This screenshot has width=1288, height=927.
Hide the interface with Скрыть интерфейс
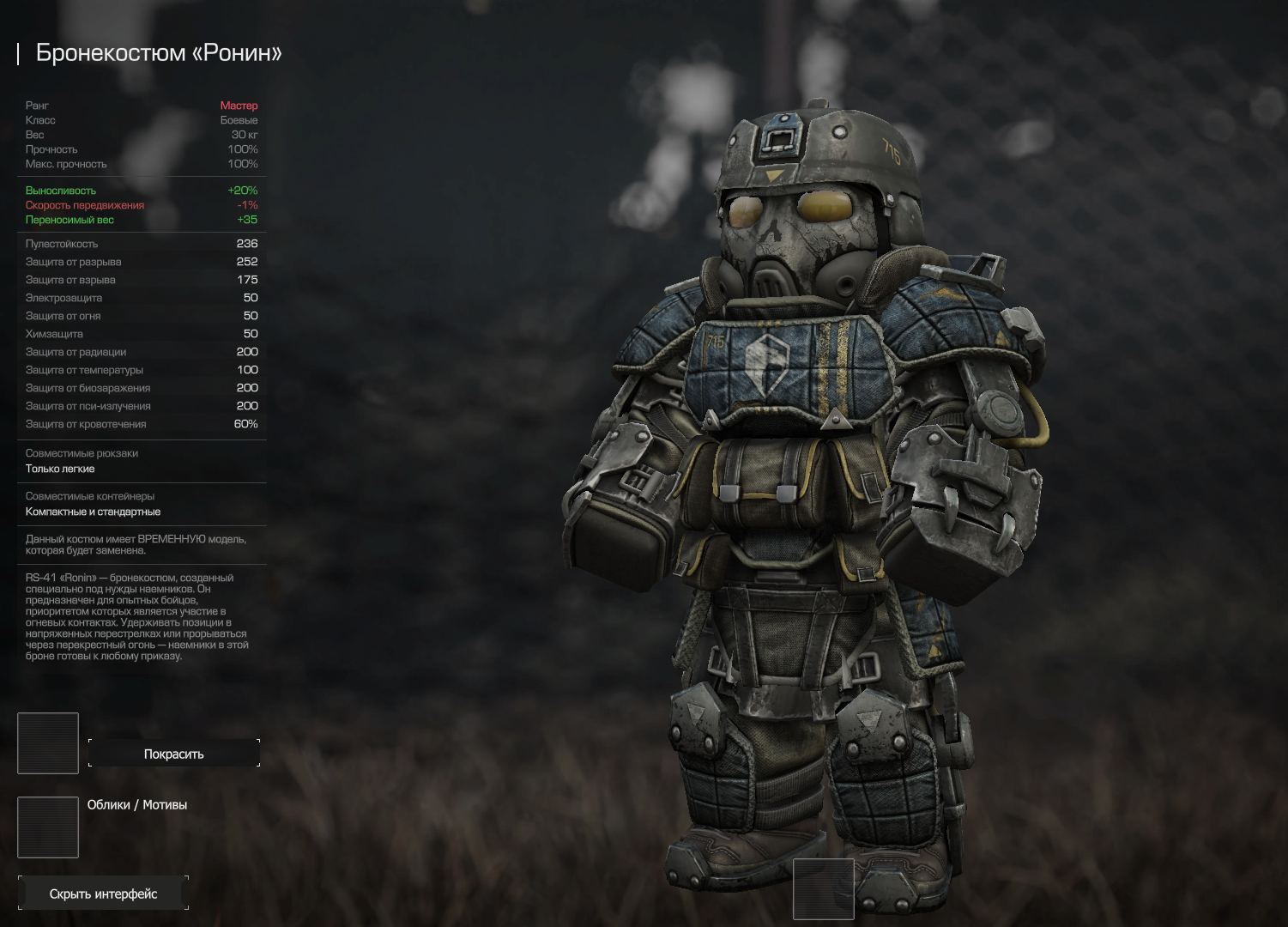coord(103,894)
